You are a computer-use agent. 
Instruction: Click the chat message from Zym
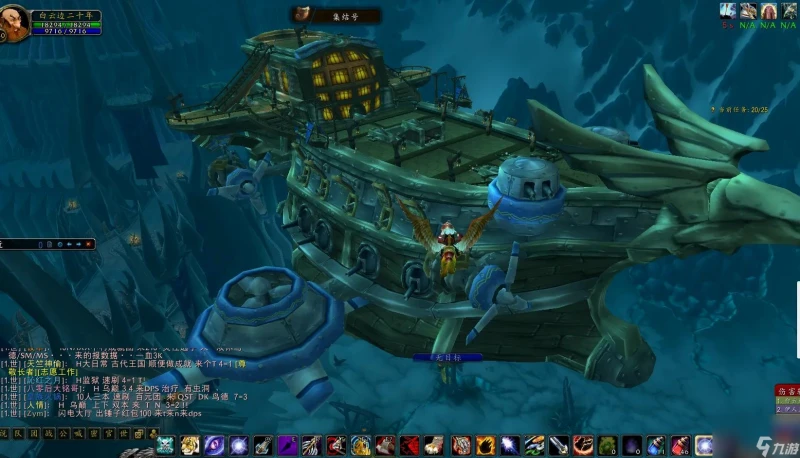70,412
